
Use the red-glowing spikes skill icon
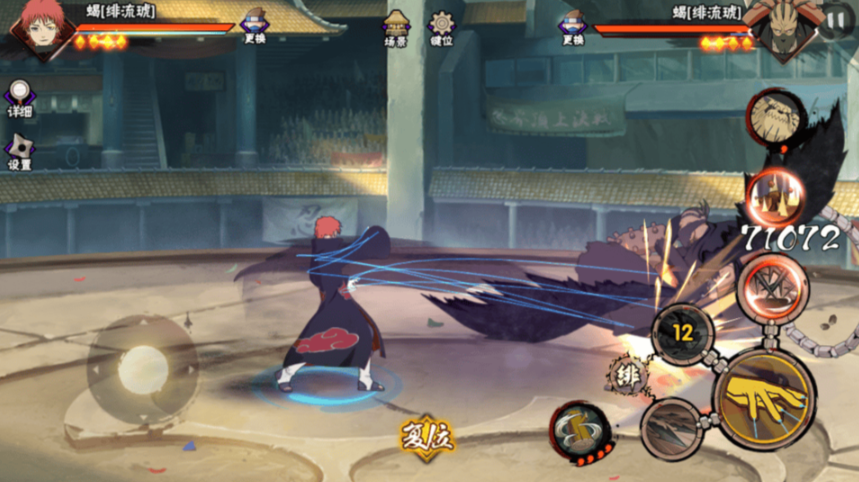pos(774,195)
